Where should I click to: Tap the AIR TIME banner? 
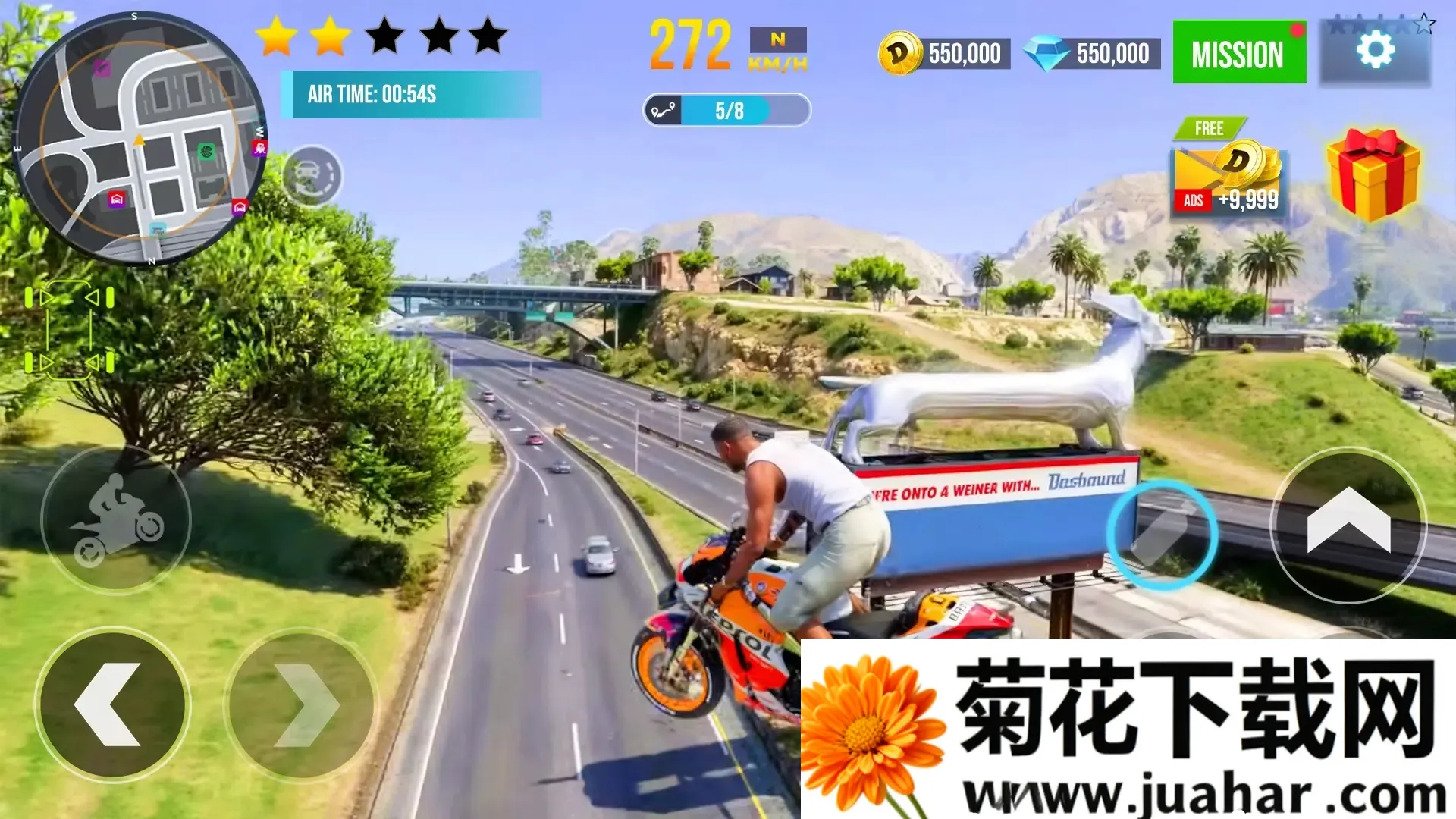pos(413,94)
